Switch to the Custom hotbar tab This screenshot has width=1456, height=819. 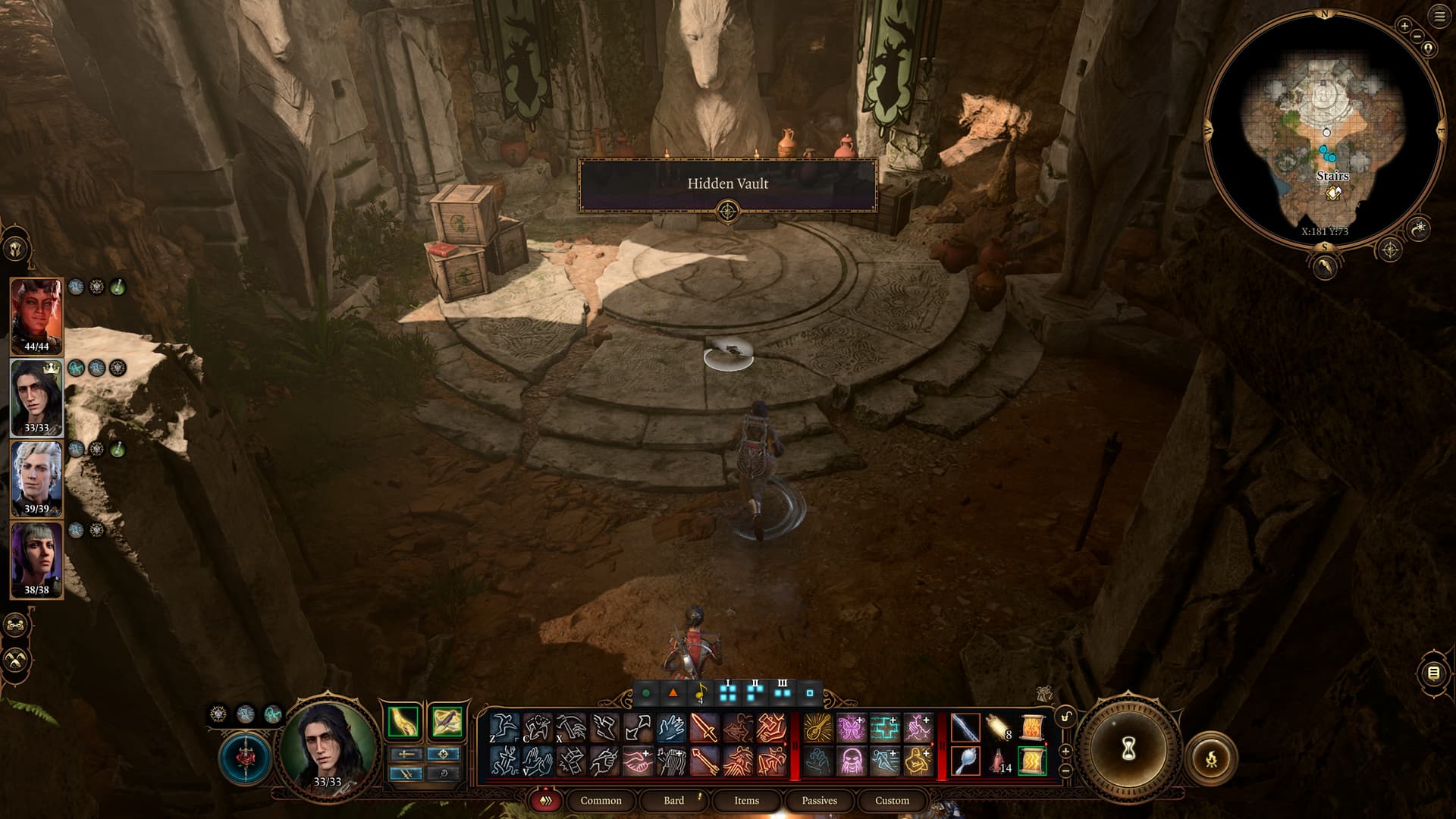click(892, 801)
